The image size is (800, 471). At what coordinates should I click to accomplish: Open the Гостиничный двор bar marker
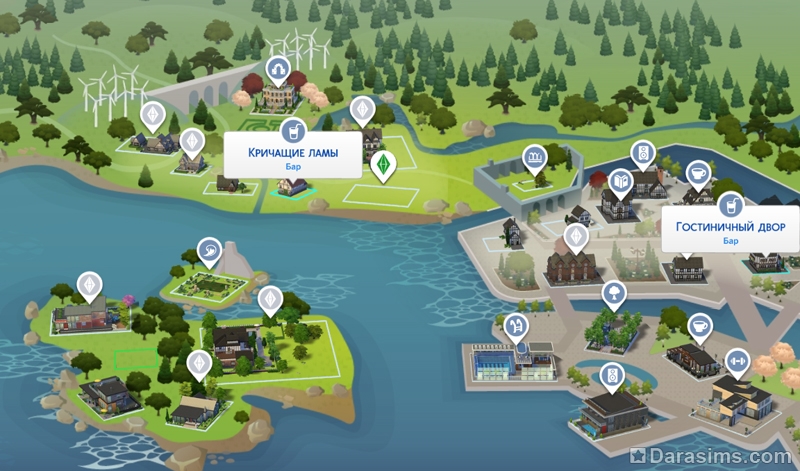(x=730, y=204)
